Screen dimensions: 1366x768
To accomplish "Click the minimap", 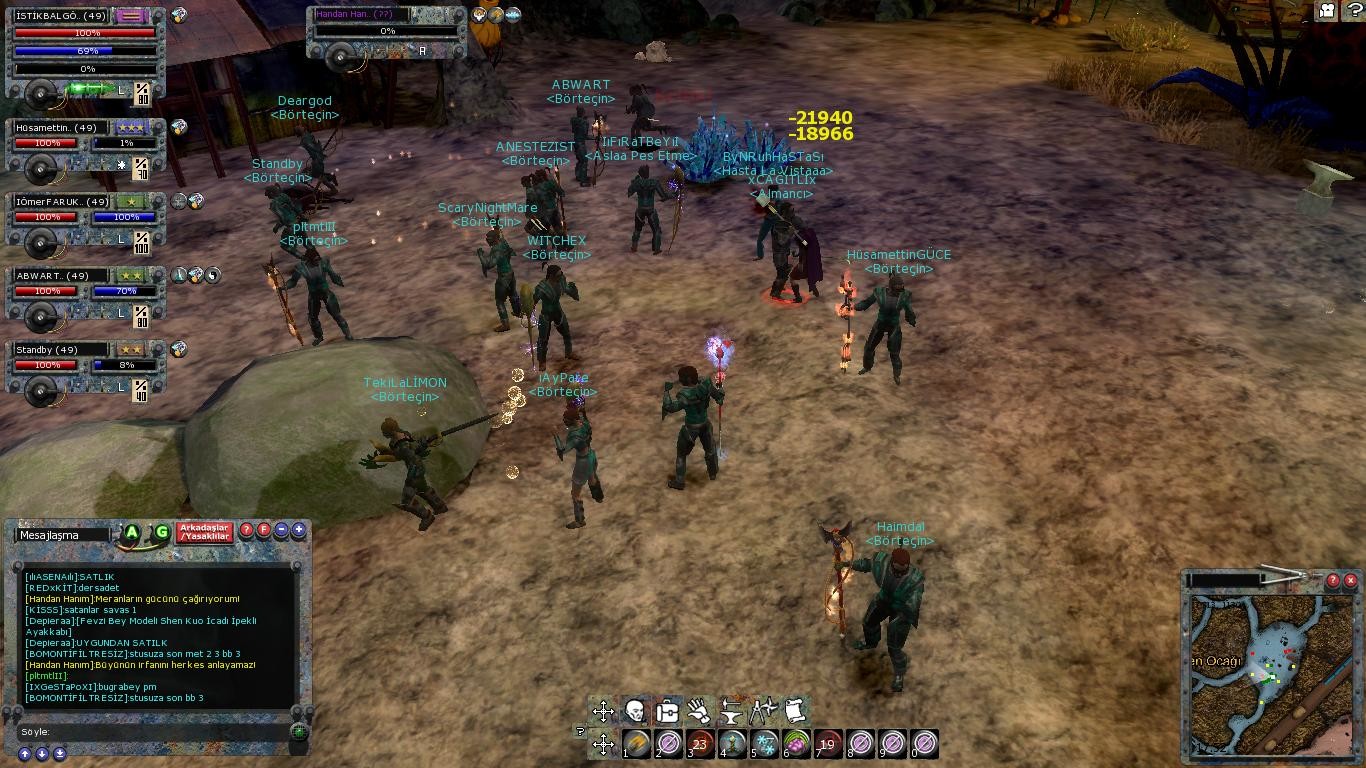I will coord(1270,672).
